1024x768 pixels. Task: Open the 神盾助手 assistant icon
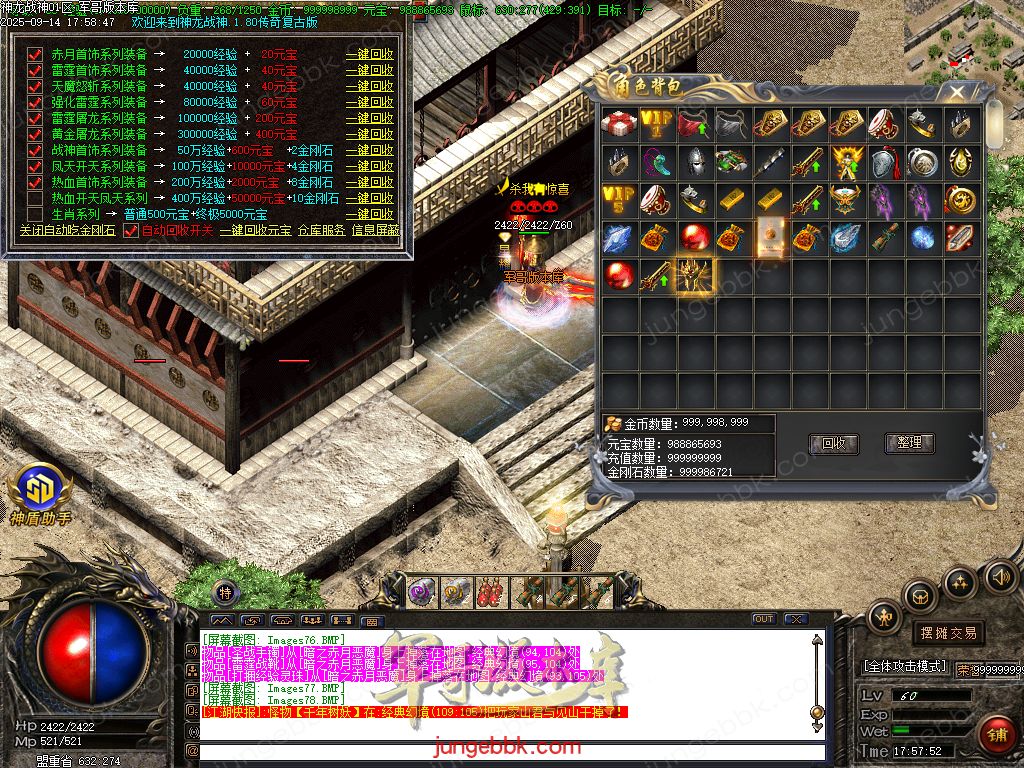[40, 491]
